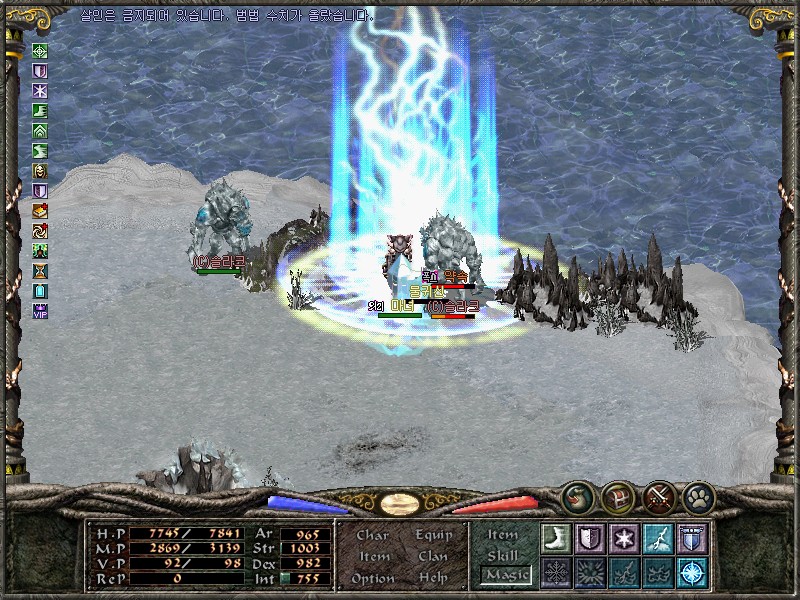This screenshot has width=800, height=600.
Task: Activate the white boot spell
Action: 555,537
